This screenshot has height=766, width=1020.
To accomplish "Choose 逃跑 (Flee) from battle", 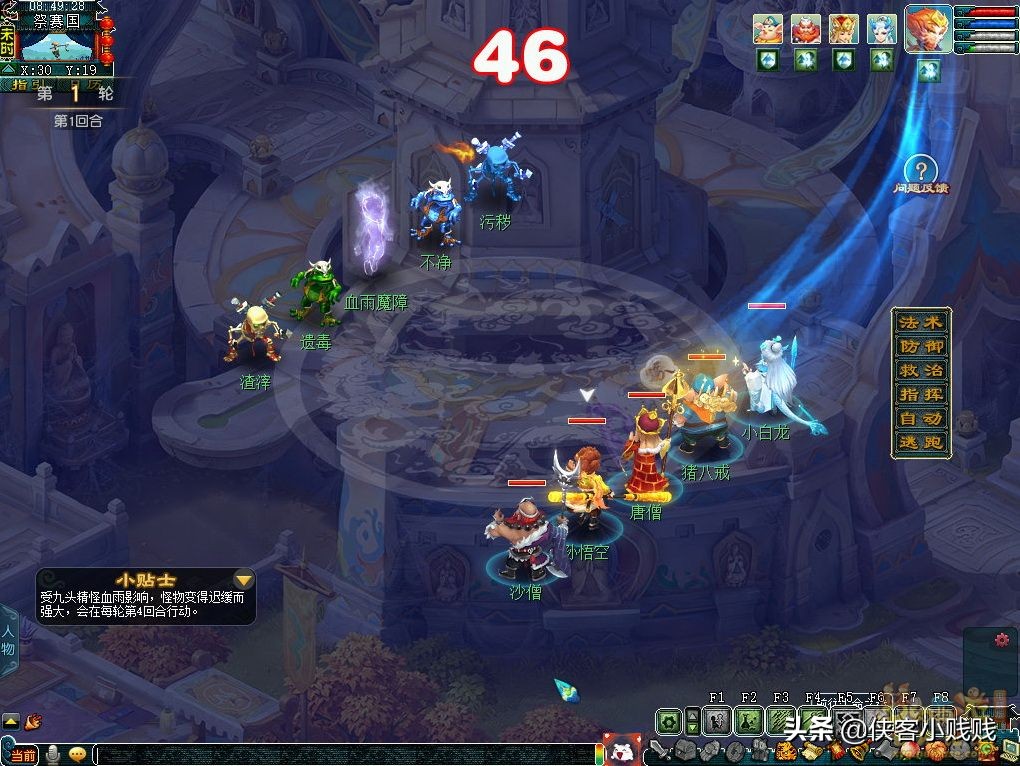I will click(920, 443).
